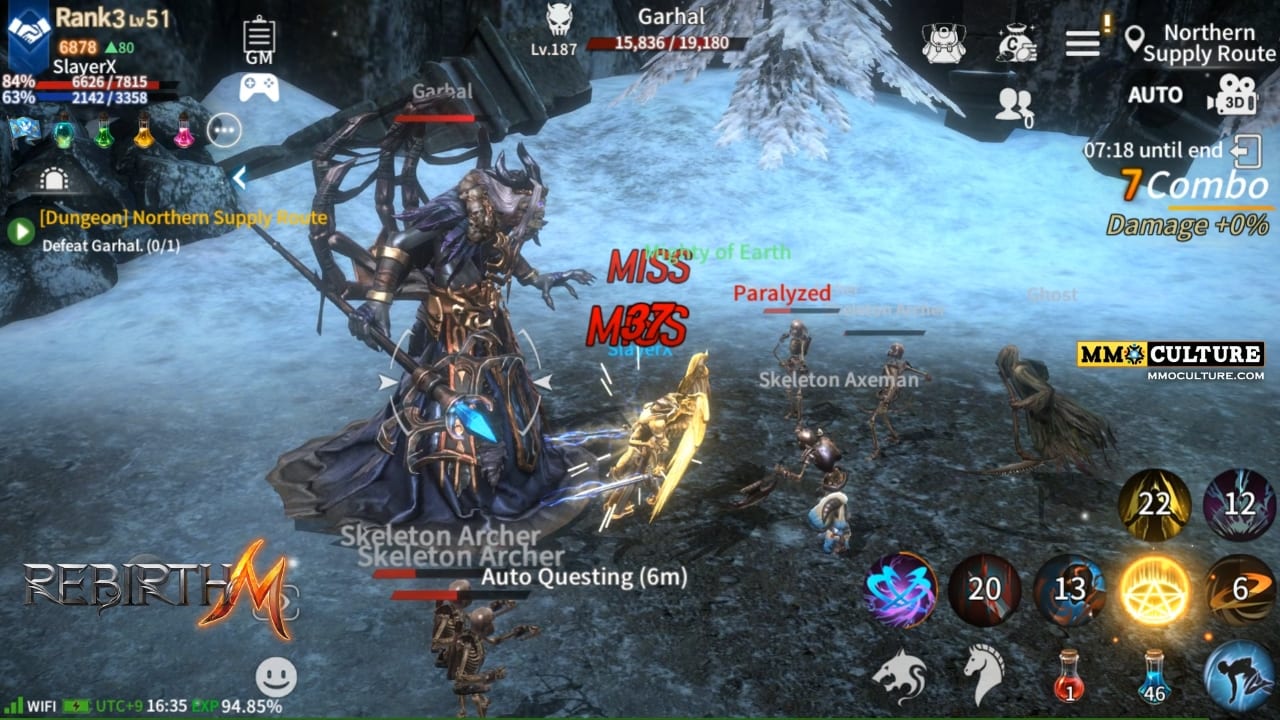Expand the buff list ellipsis button
Image resolution: width=1280 pixels, height=720 pixels.
tap(224, 130)
